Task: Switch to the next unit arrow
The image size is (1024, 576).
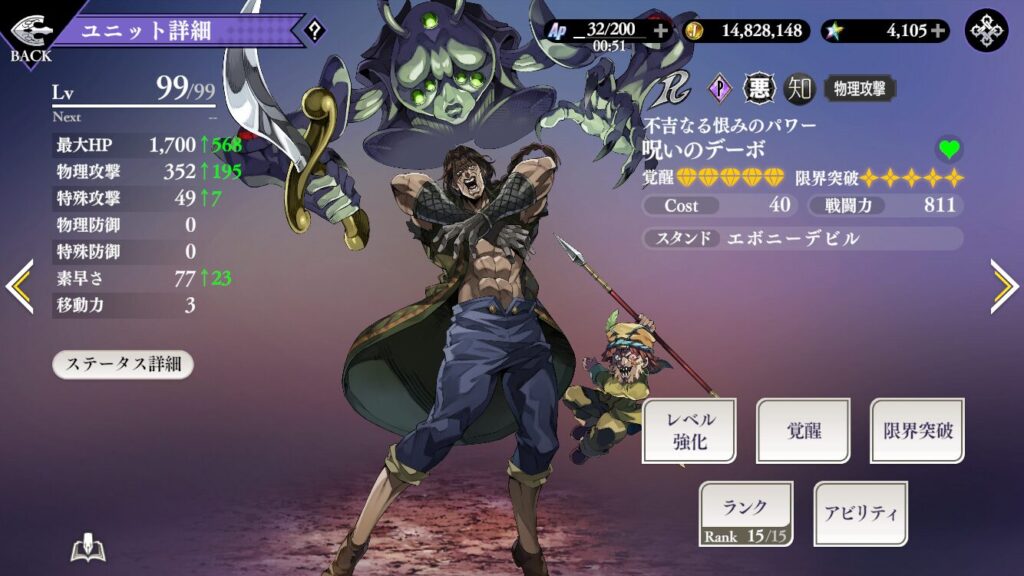Action: (x=1003, y=287)
